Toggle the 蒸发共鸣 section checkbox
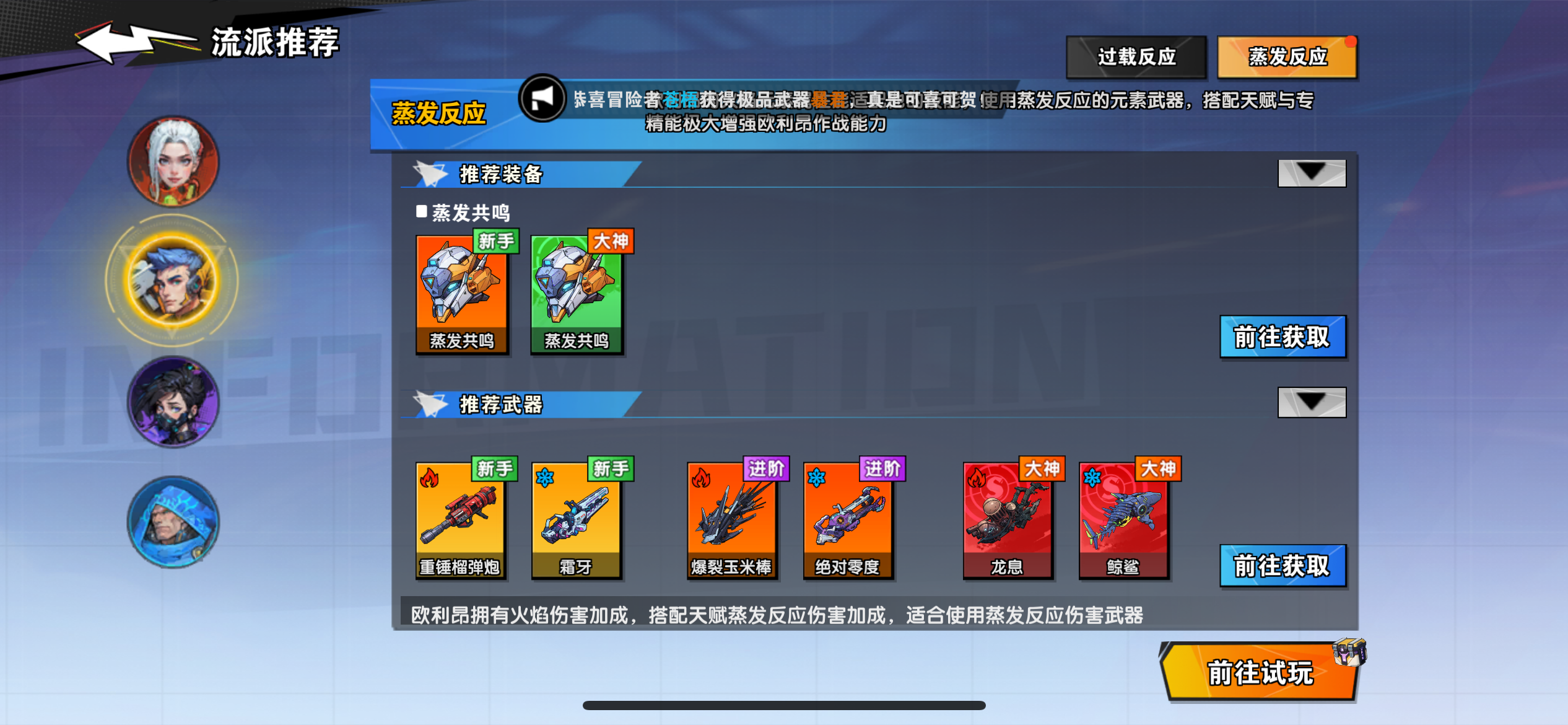The height and width of the screenshot is (725, 1568). tap(423, 212)
